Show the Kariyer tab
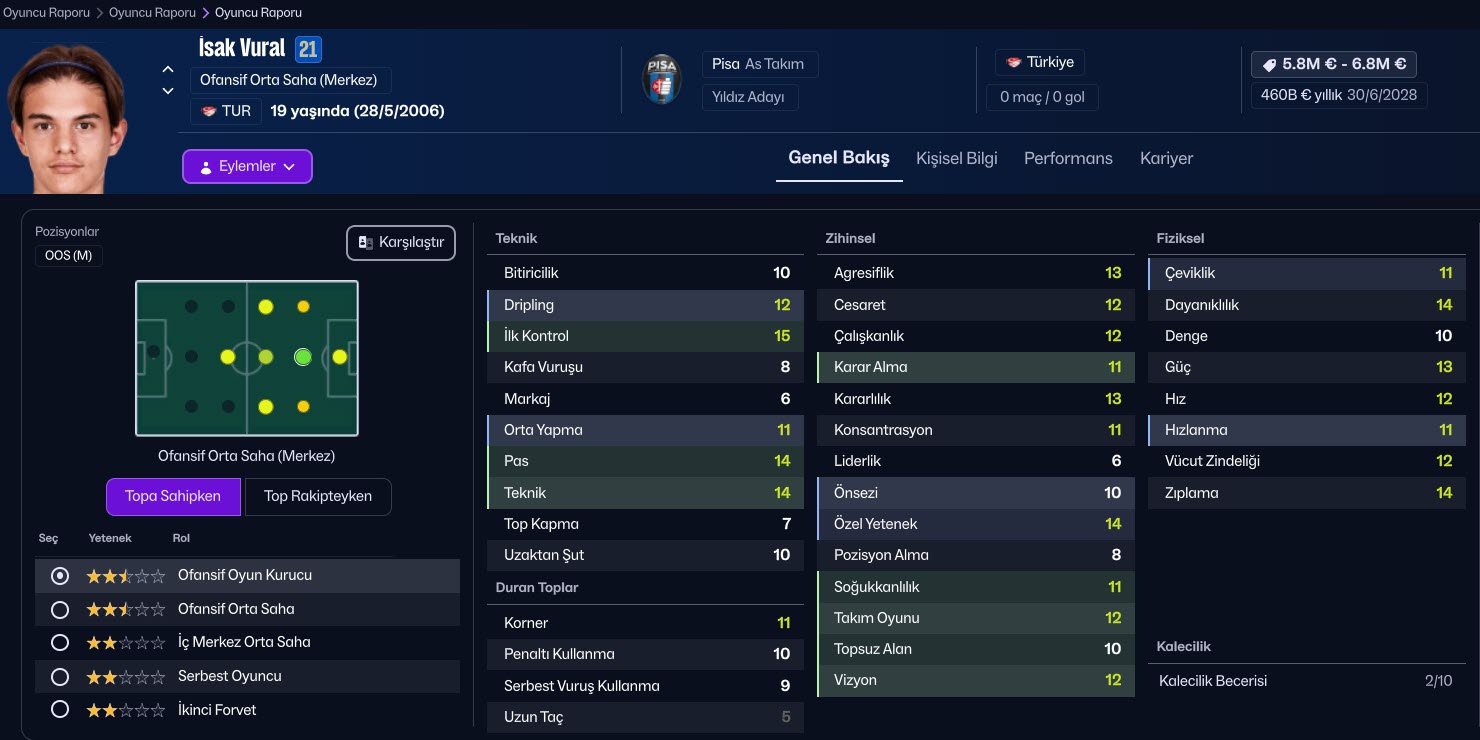This screenshot has width=1480, height=740. point(1166,158)
